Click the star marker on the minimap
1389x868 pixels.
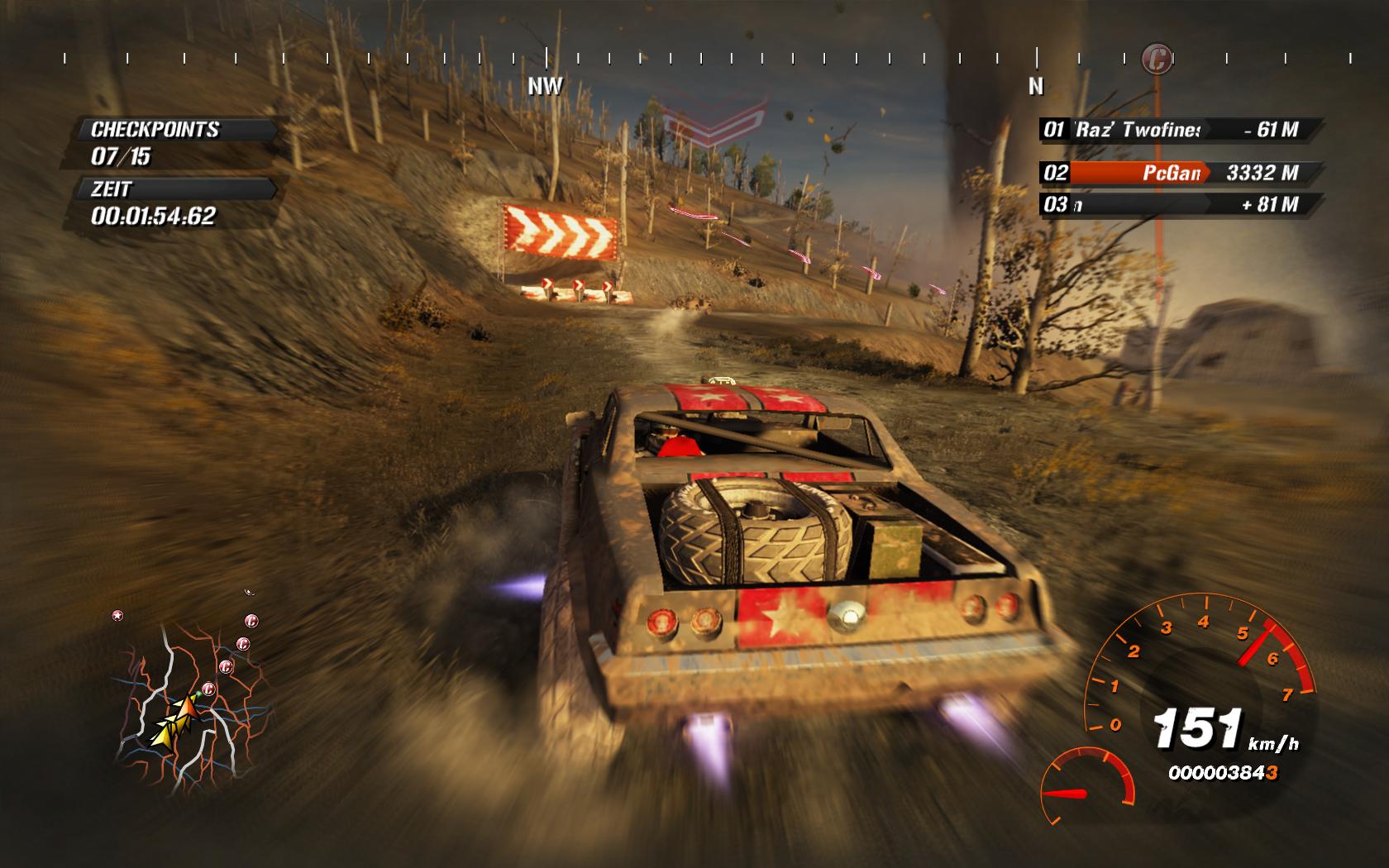[117, 615]
